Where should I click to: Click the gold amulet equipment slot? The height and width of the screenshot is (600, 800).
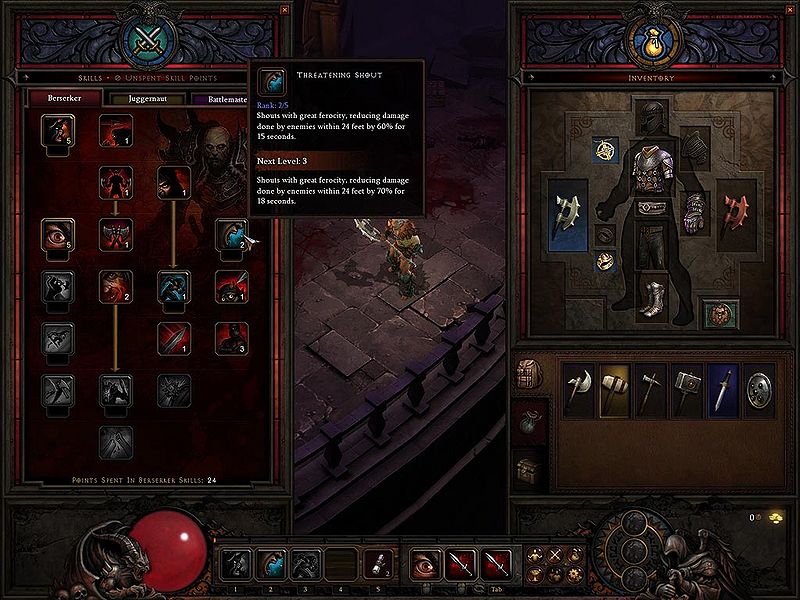605,150
